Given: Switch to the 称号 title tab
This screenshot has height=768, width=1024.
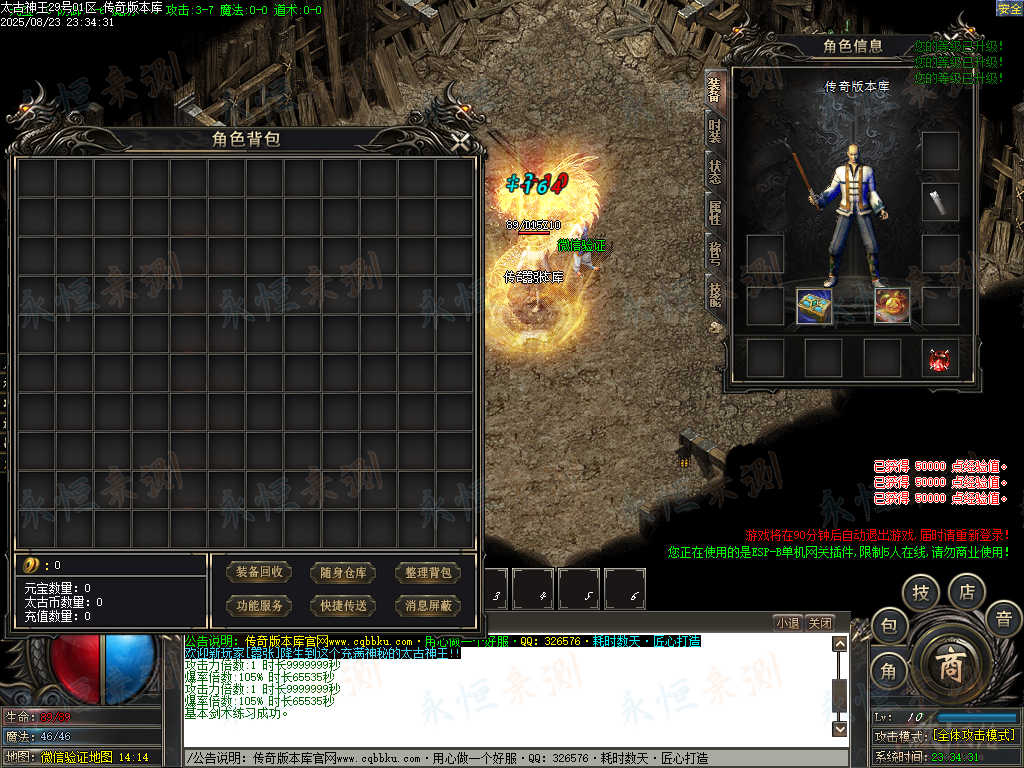Looking at the screenshot, I should pos(714,252).
